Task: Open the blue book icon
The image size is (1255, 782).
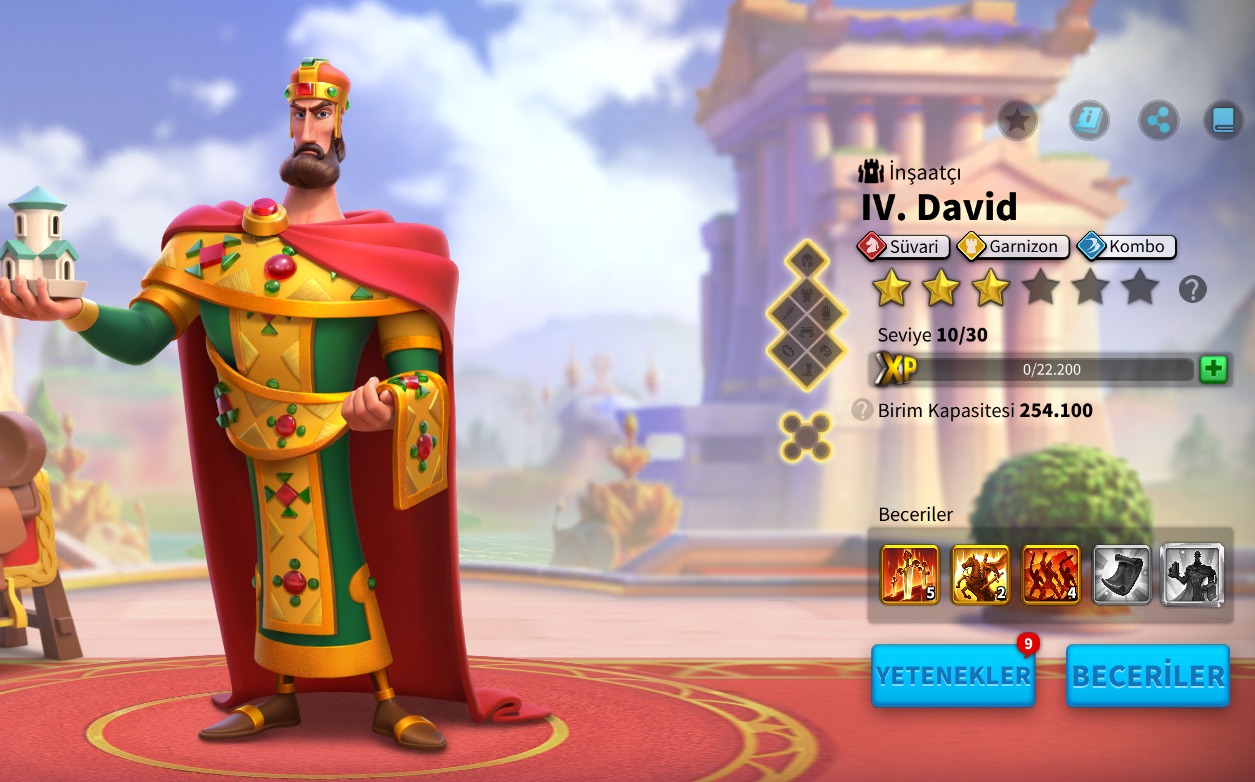Action: click(1223, 121)
